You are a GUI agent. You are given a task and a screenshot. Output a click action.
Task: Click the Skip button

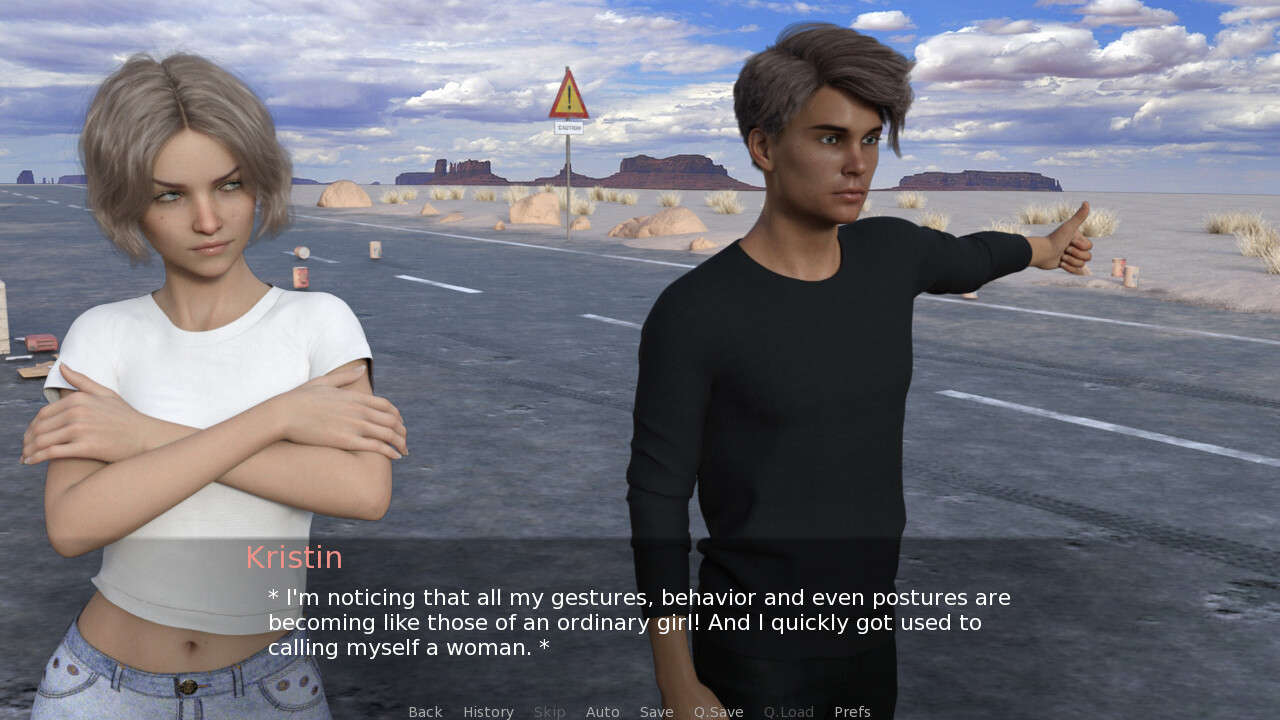549,712
